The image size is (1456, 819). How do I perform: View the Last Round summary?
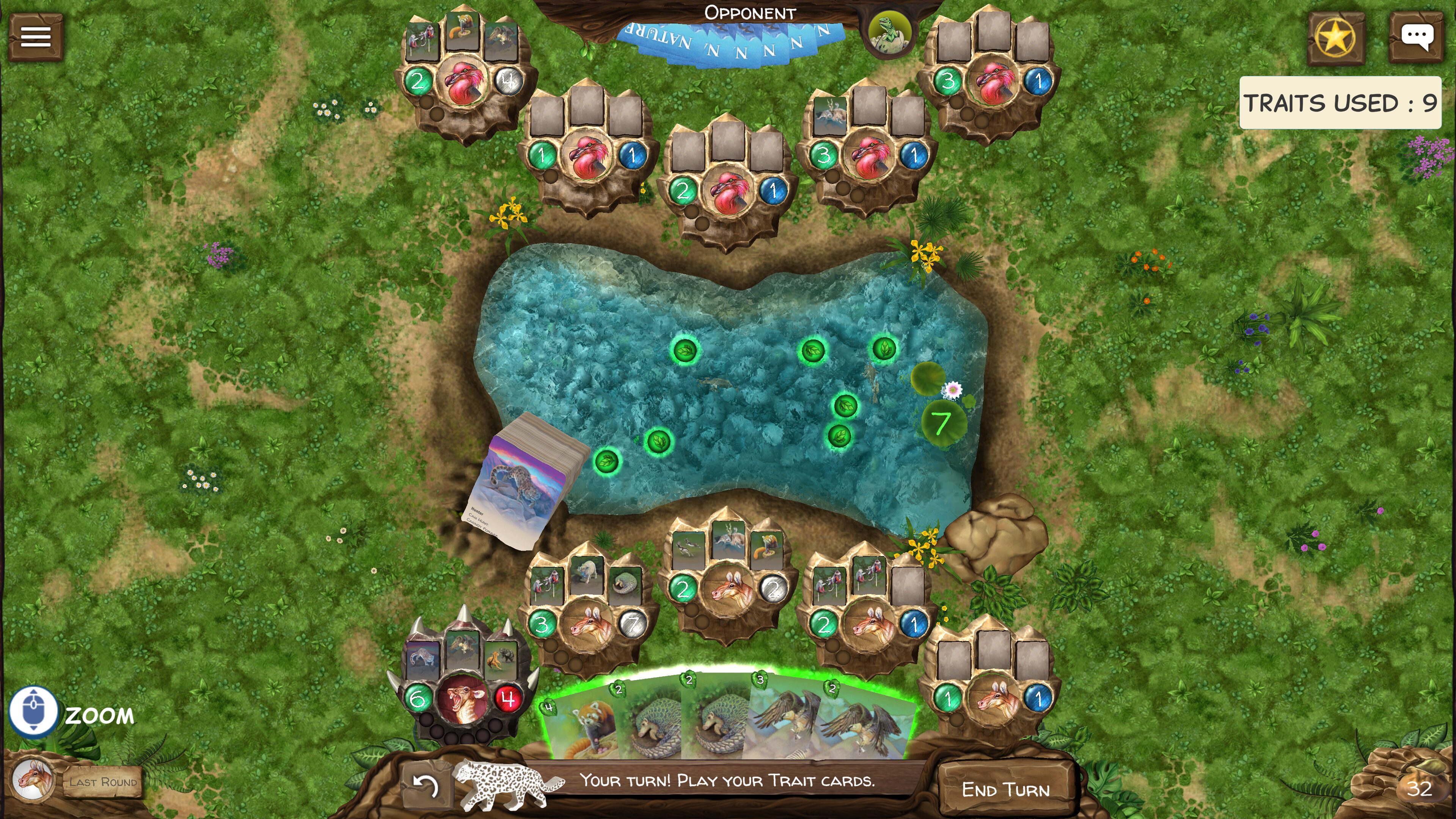103,782
